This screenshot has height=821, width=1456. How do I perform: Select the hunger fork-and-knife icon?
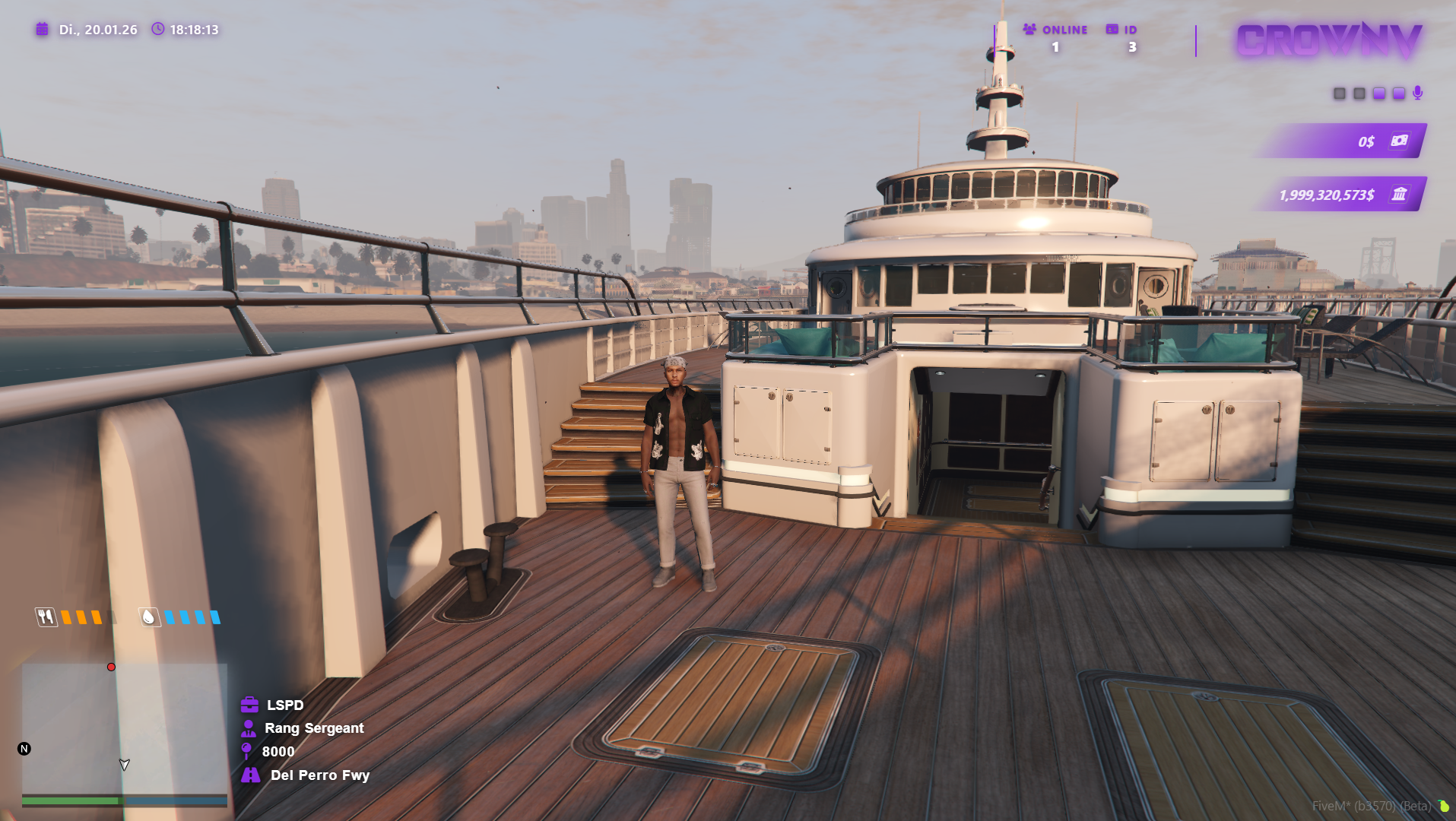point(46,617)
